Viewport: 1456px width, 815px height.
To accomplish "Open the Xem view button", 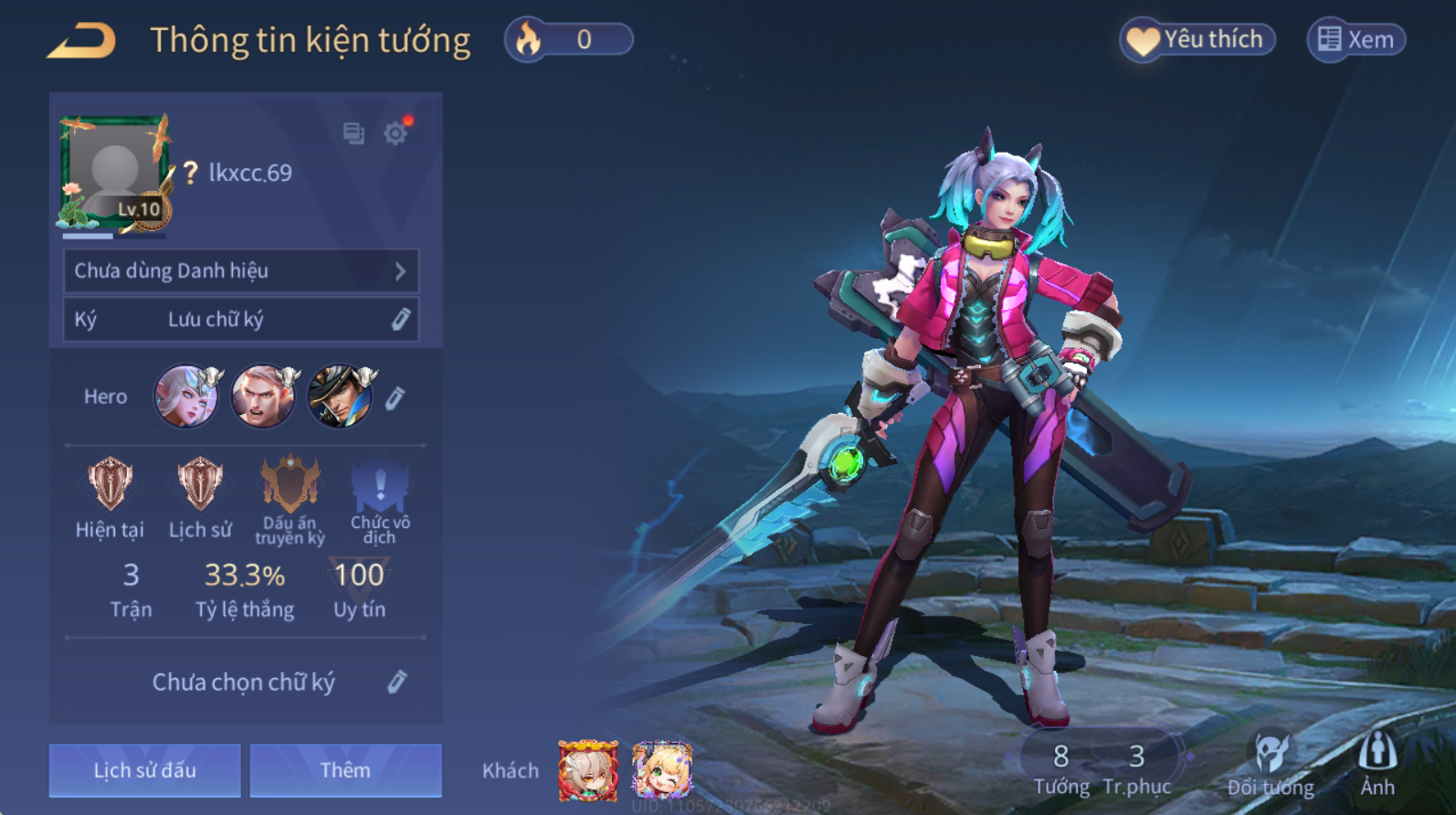I will pos(1356,40).
